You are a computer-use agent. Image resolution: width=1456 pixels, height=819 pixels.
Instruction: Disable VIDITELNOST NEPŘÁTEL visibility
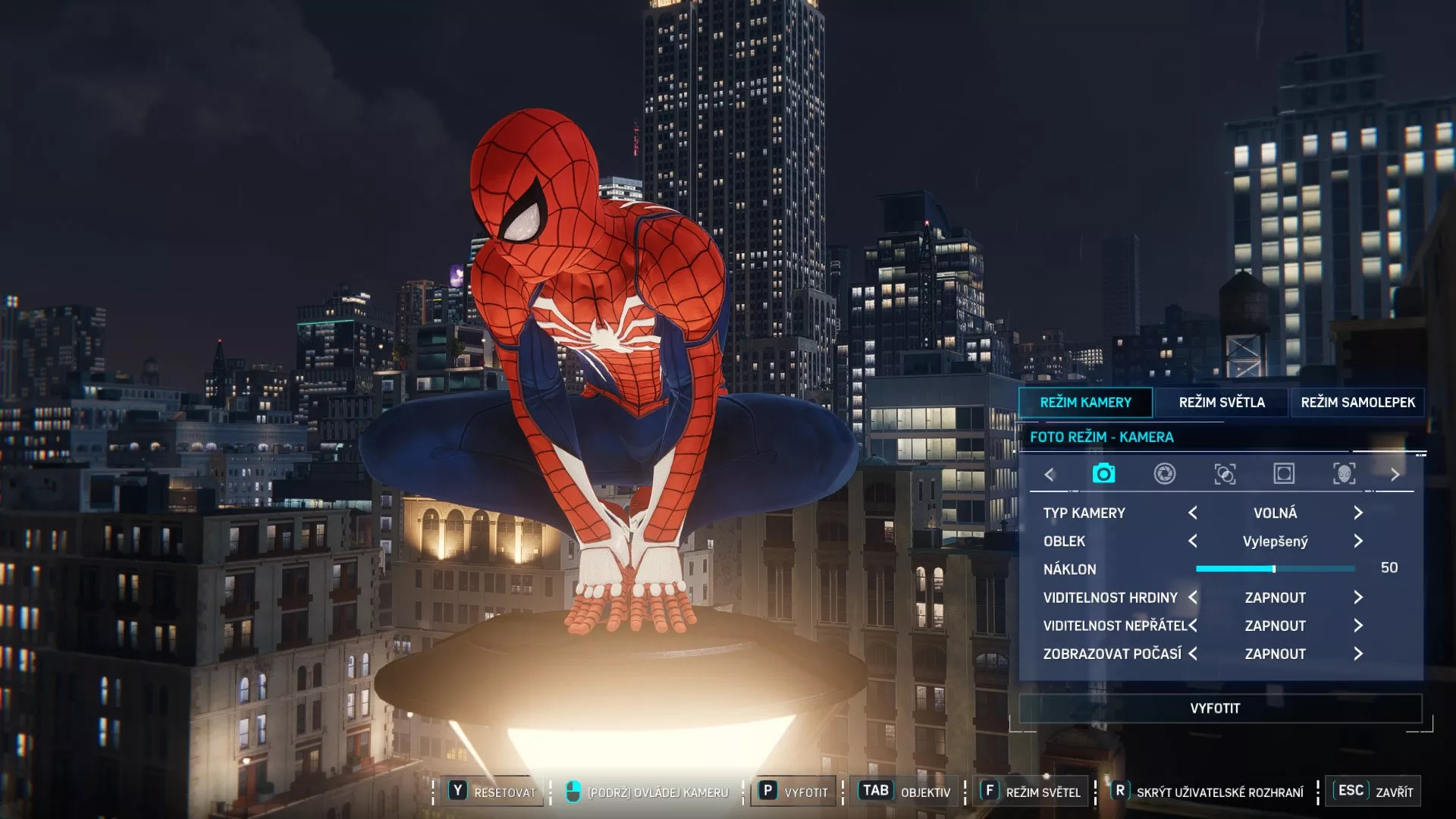click(x=1357, y=625)
